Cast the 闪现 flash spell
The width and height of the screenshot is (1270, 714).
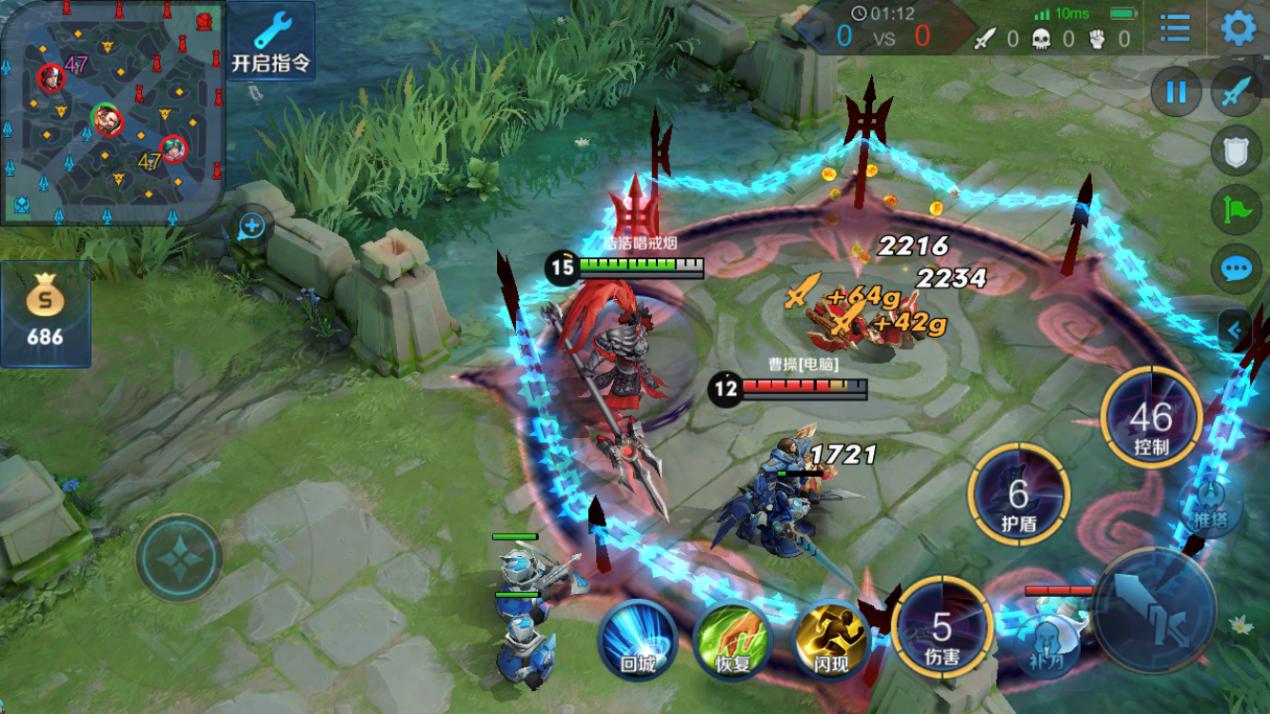(x=829, y=638)
